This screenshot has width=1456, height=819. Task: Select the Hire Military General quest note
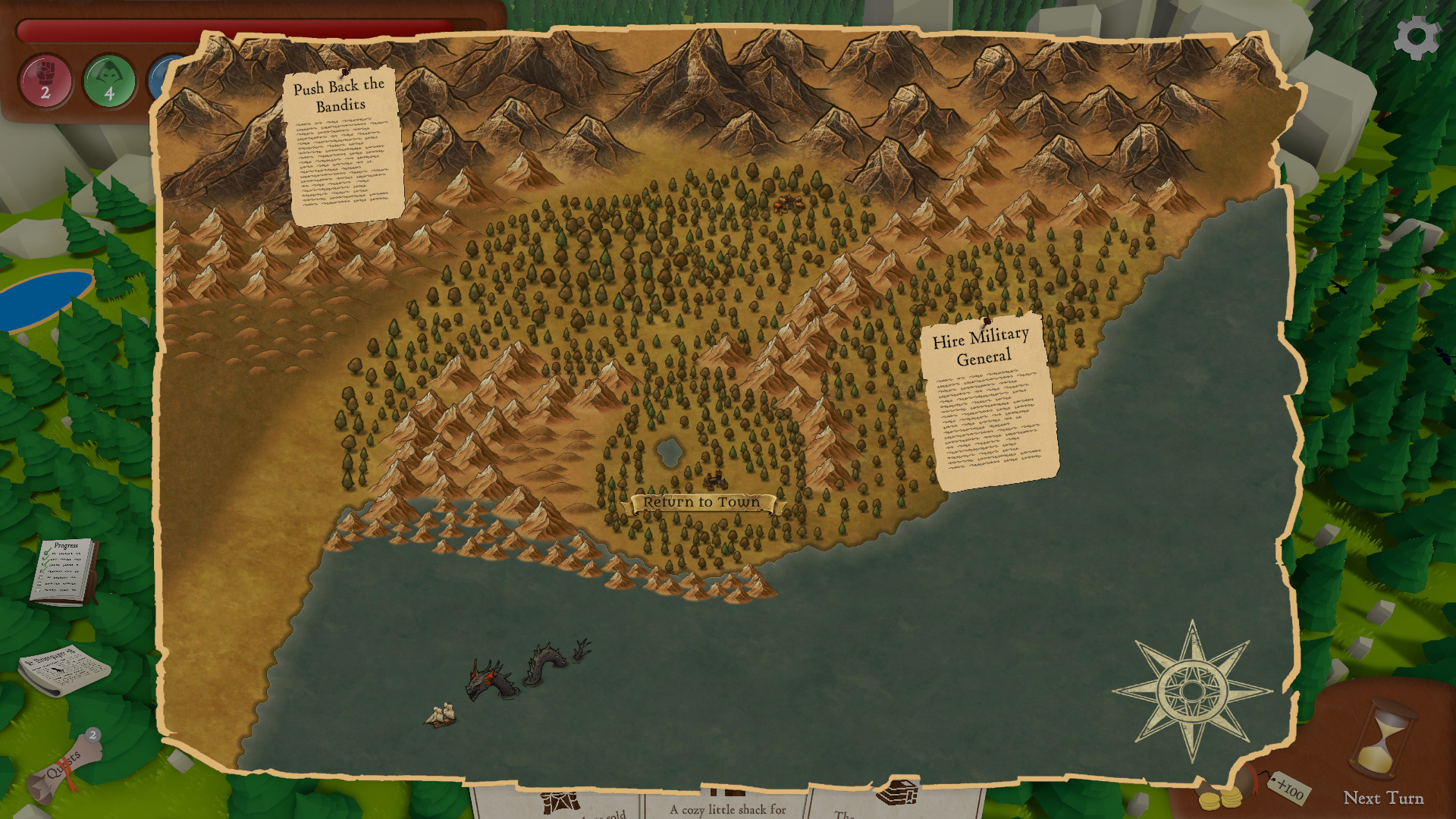[989, 400]
